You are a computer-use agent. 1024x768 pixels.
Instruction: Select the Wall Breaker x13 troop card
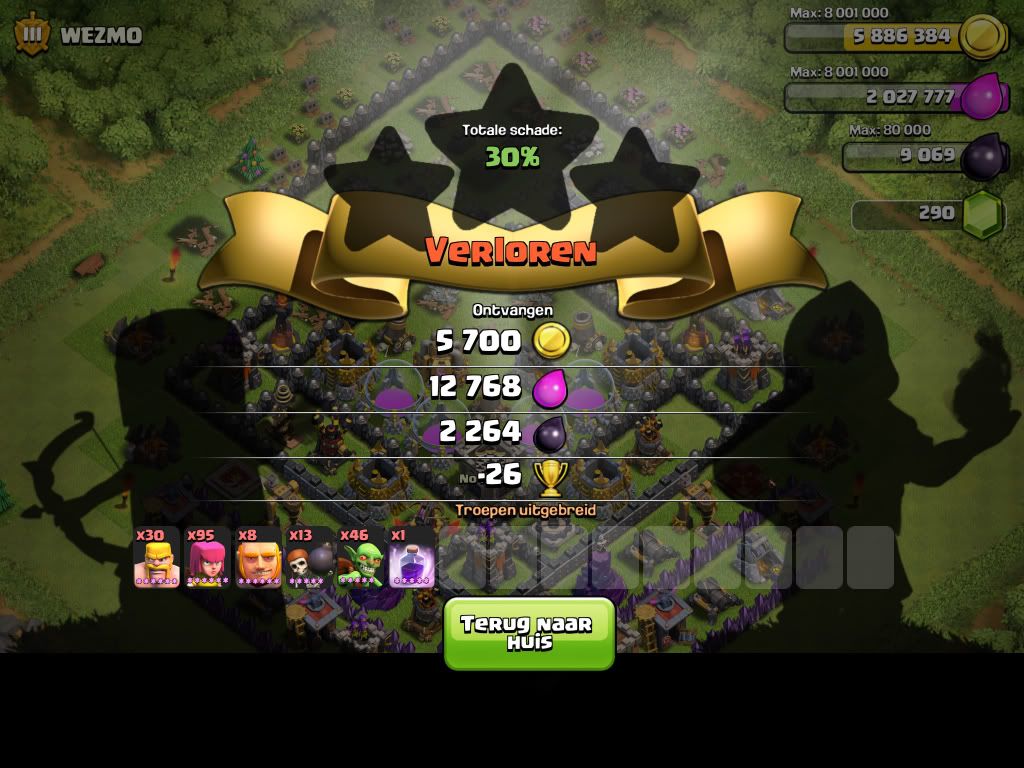tap(310, 557)
